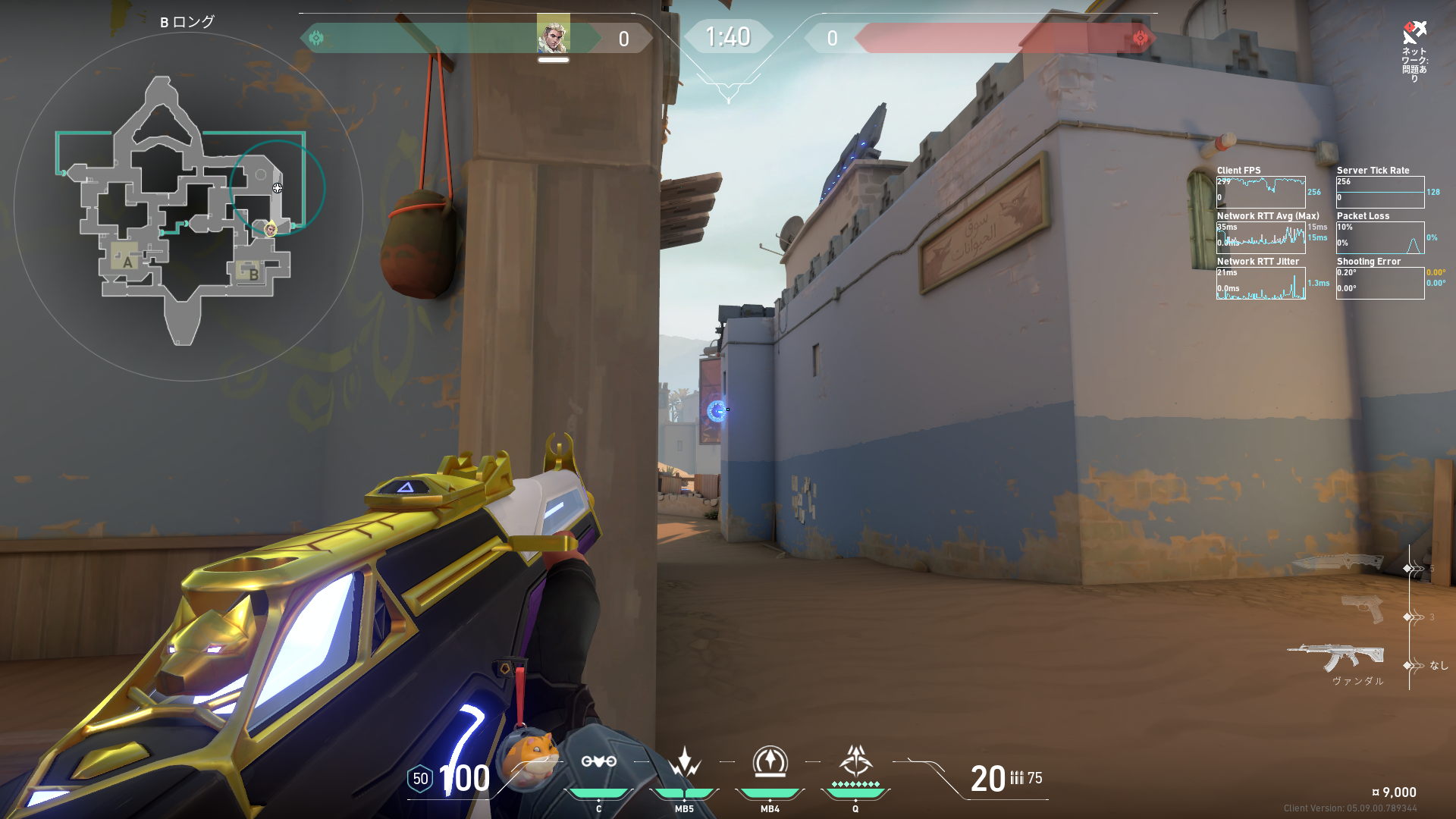Click the minimap in the corner
1456x819 pixels.
pyautogui.click(x=187, y=206)
